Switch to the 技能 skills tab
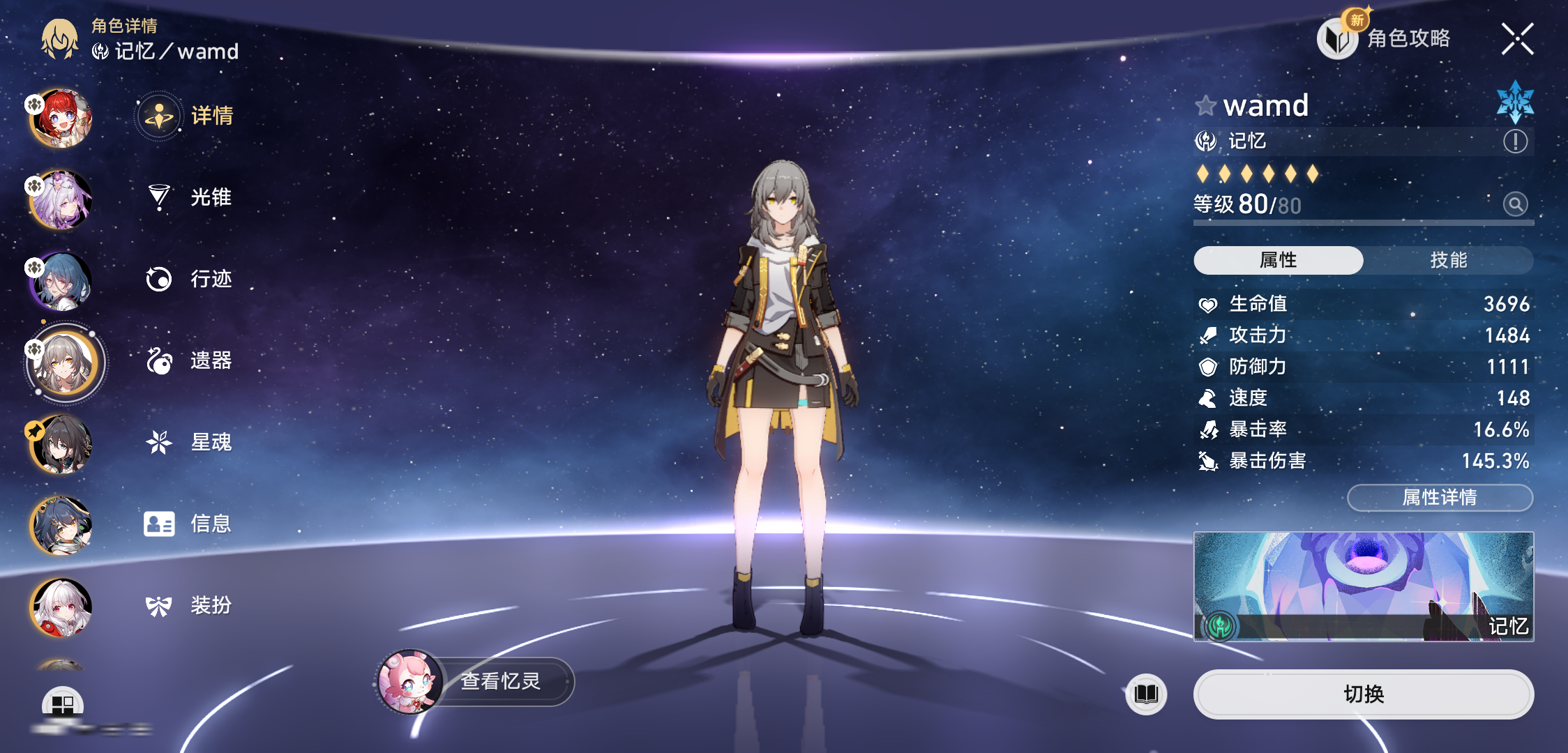The image size is (1568, 753). 1448,260
